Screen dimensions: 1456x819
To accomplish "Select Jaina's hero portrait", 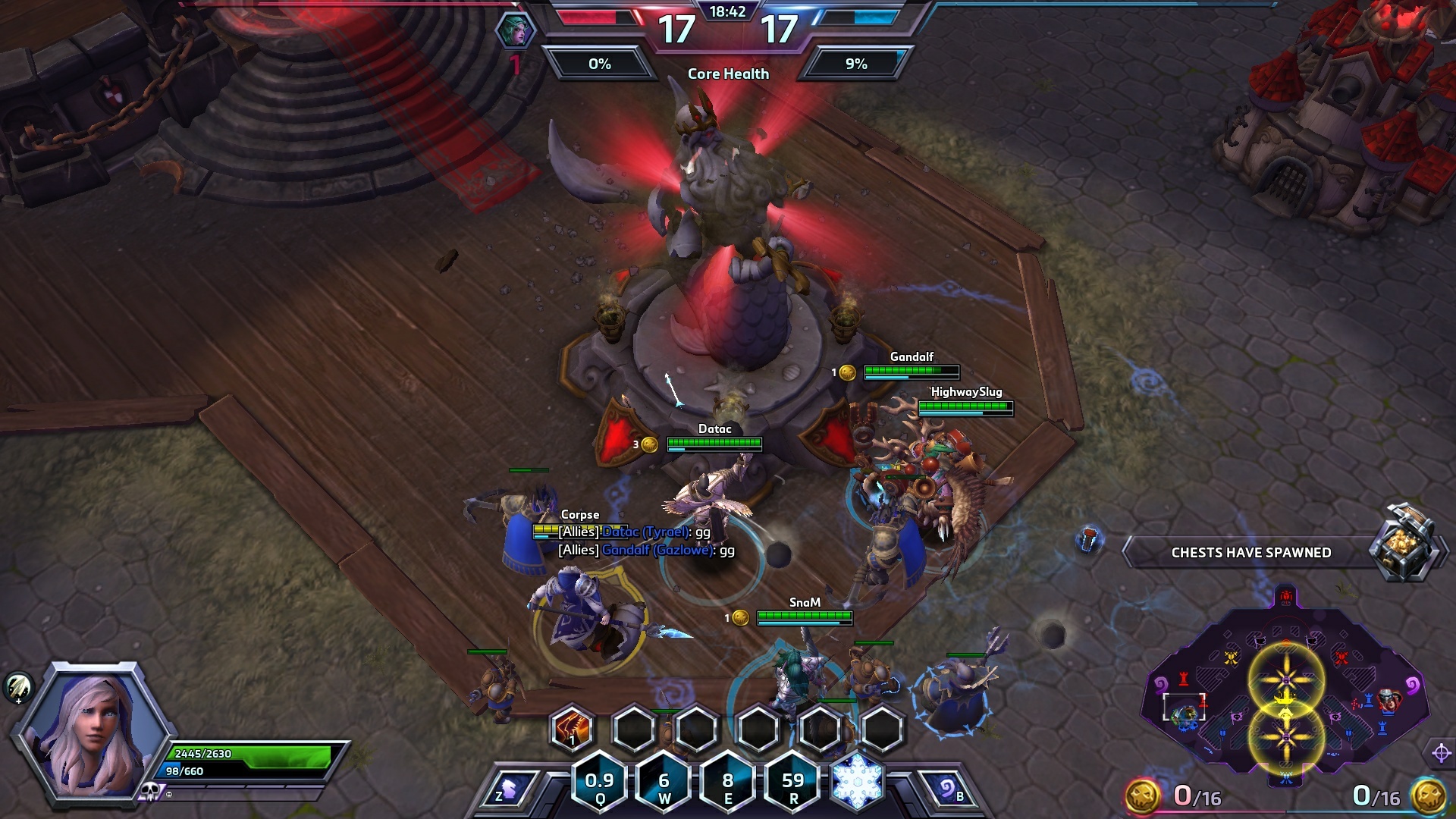I will [x=91, y=728].
